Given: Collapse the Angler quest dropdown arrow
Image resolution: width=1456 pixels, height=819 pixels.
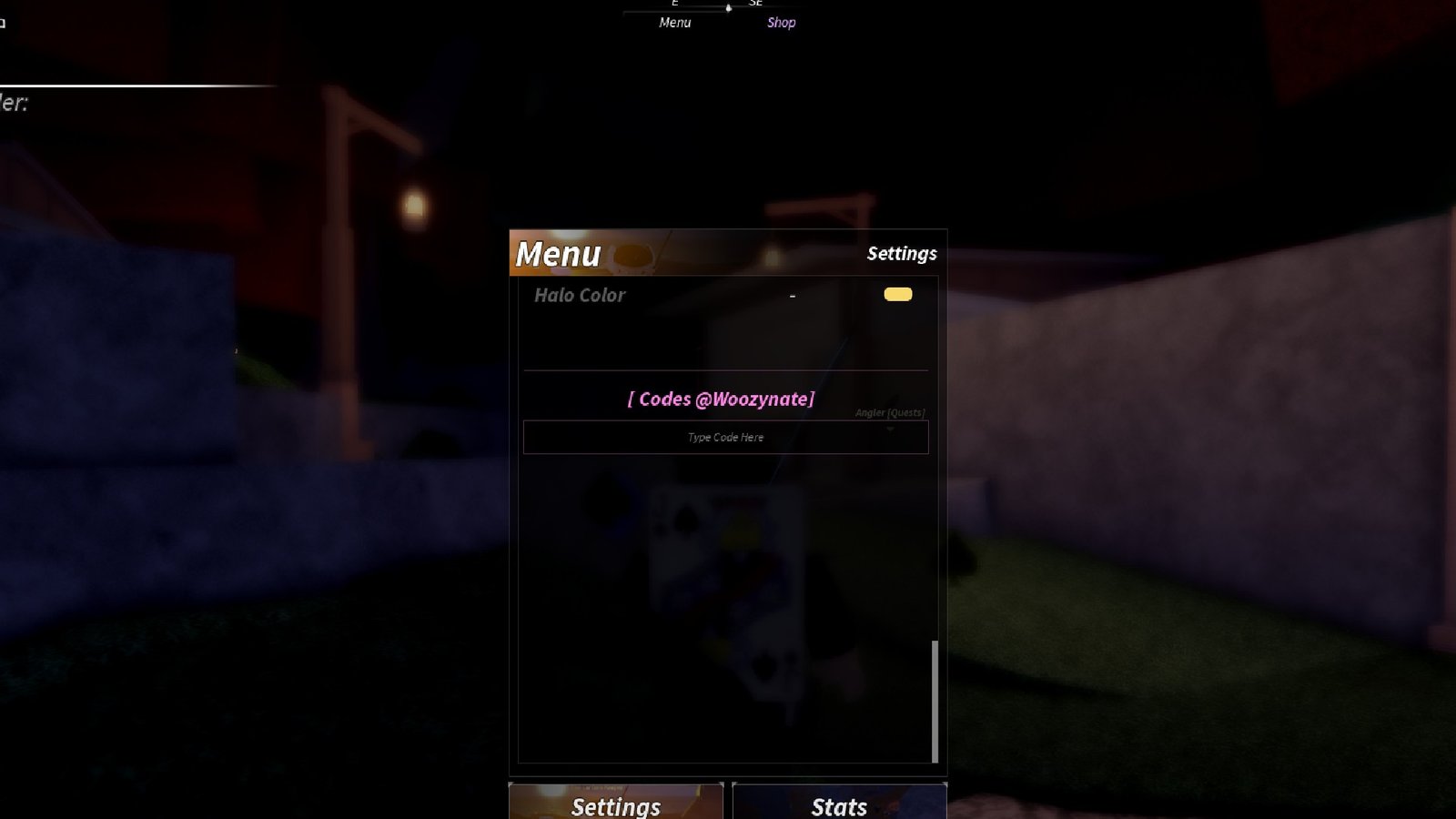Looking at the screenshot, I should pos(890,428).
